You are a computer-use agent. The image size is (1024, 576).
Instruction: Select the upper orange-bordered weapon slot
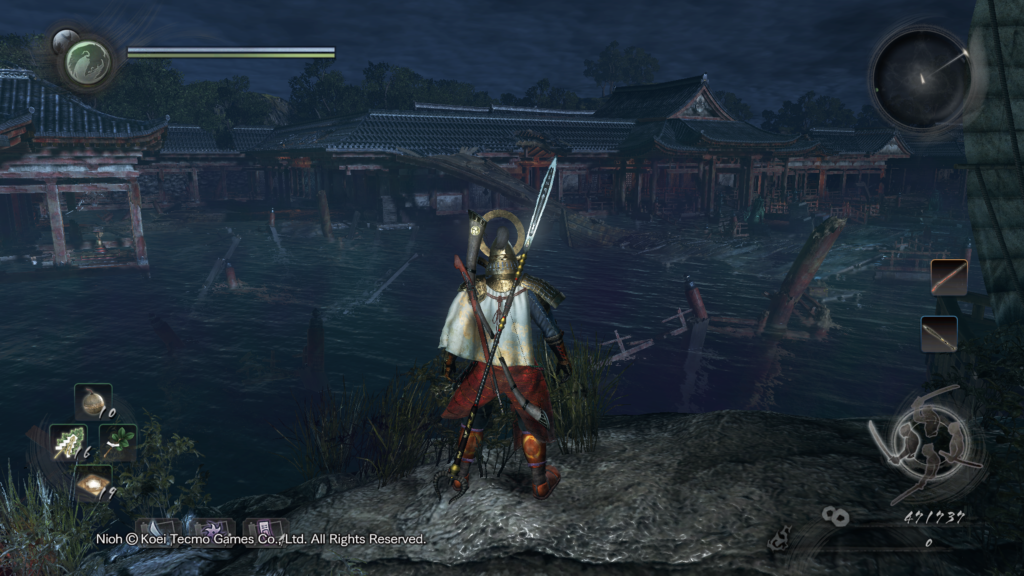coord(948,277)
